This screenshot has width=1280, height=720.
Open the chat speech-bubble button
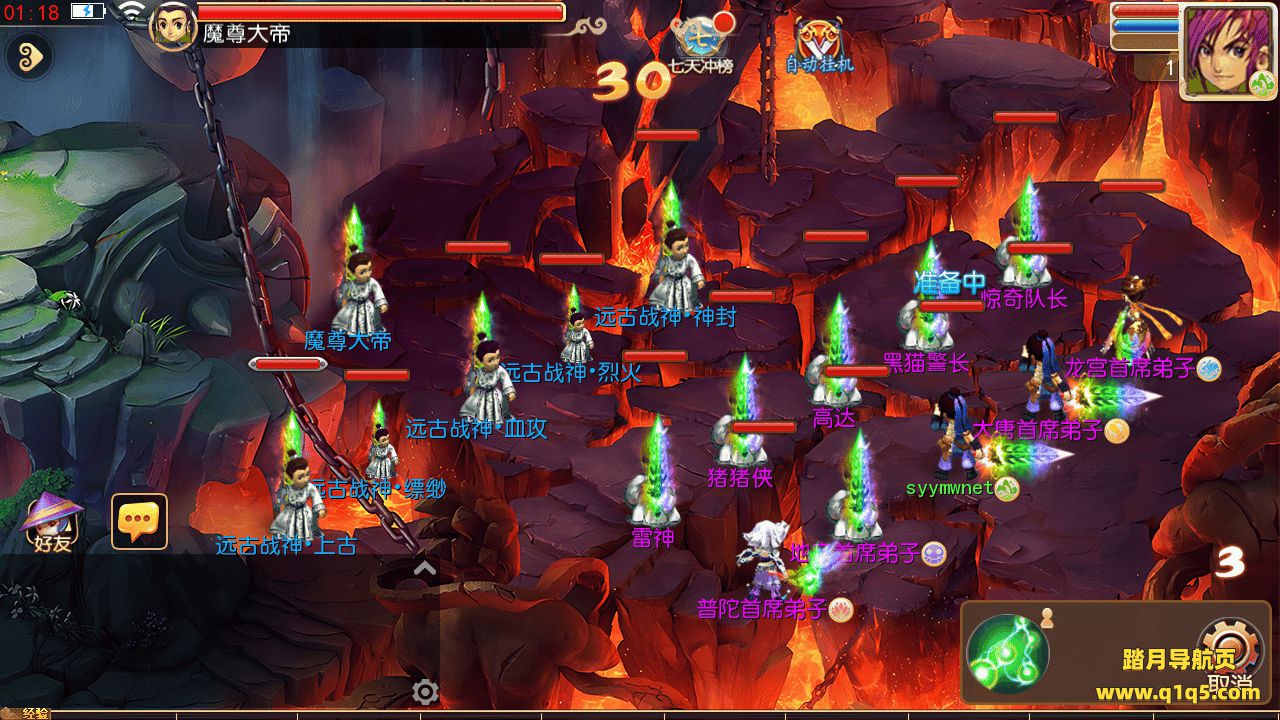click(139, 521)
